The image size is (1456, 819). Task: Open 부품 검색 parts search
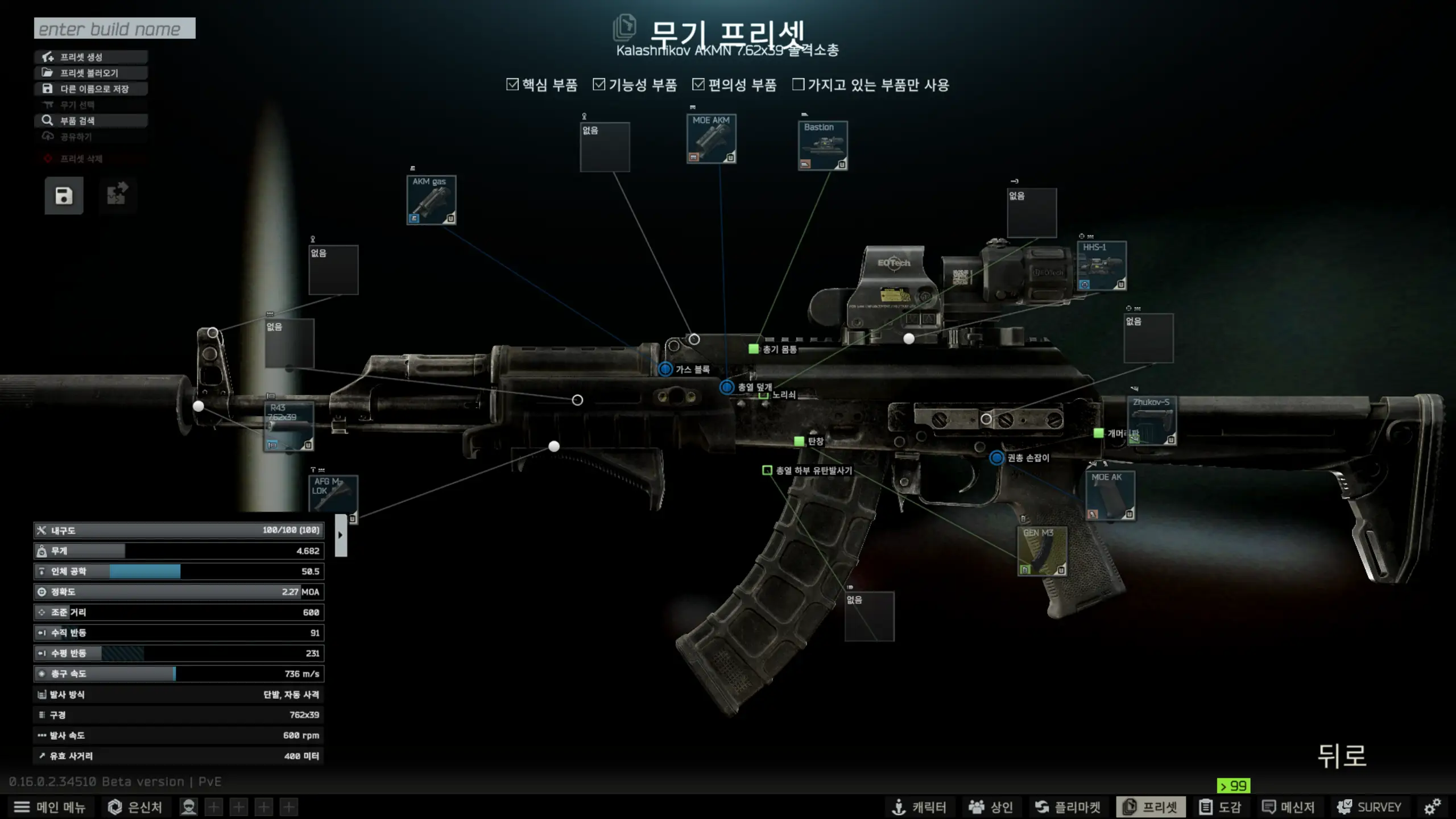(91, 121)
